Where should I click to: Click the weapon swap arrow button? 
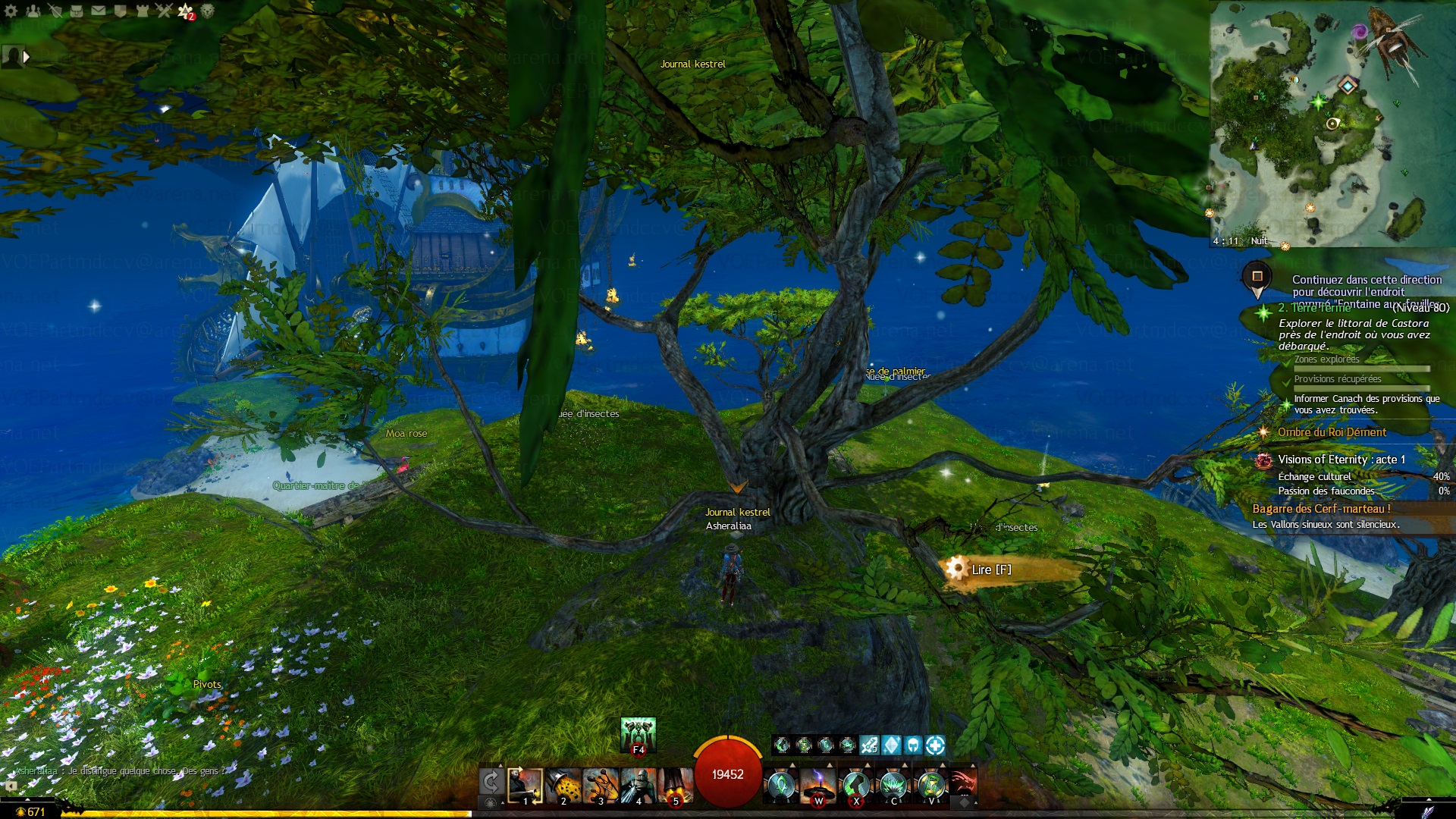click(491, 782)
